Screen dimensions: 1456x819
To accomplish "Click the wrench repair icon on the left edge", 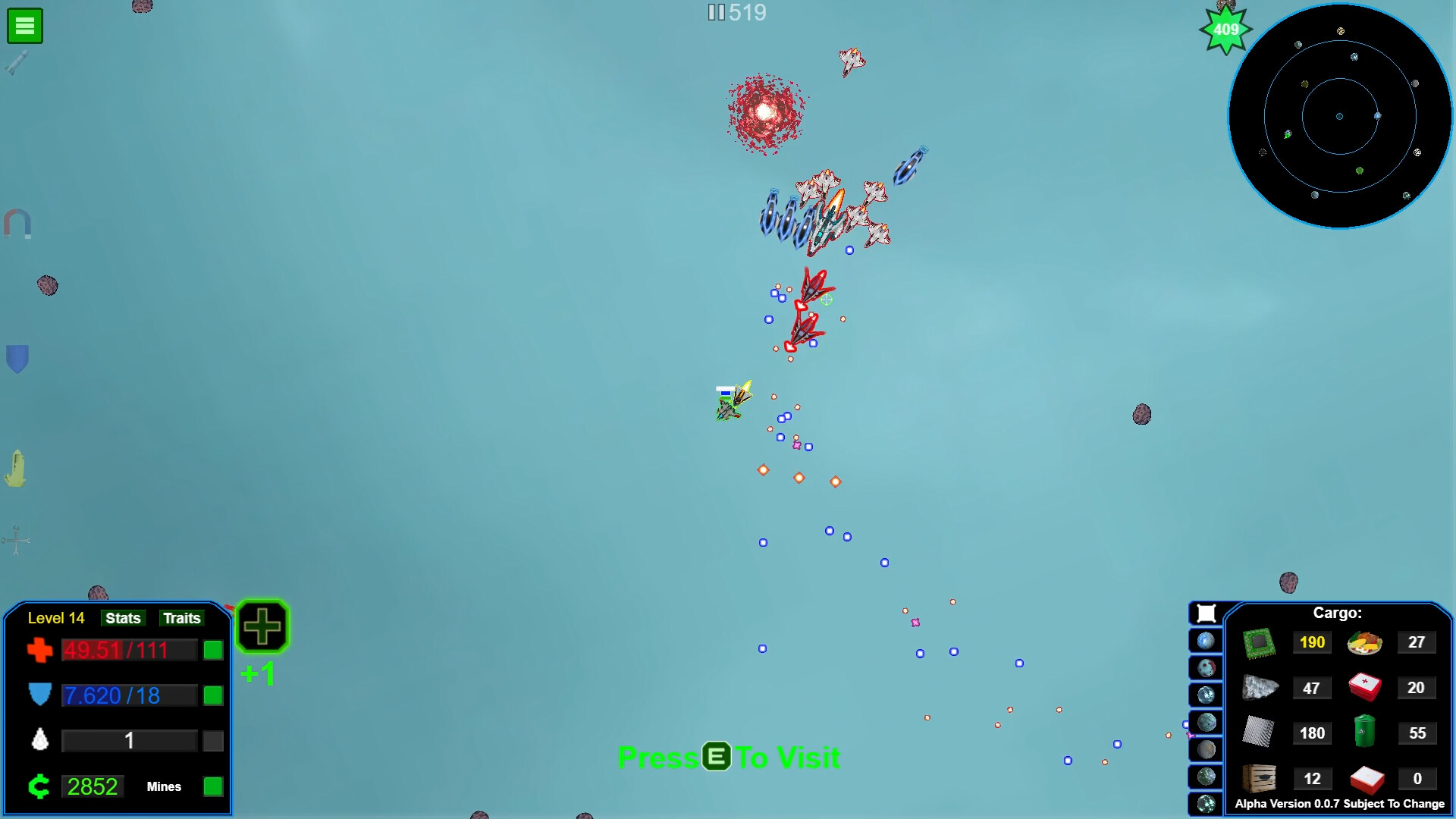I will point(15,541).
